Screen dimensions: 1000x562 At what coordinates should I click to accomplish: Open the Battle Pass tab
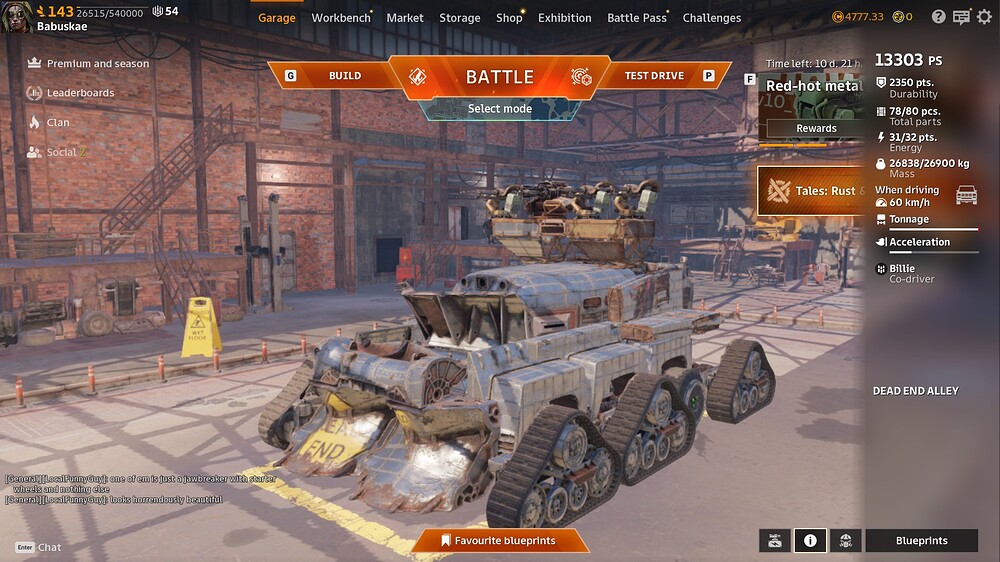coord(637,18)
